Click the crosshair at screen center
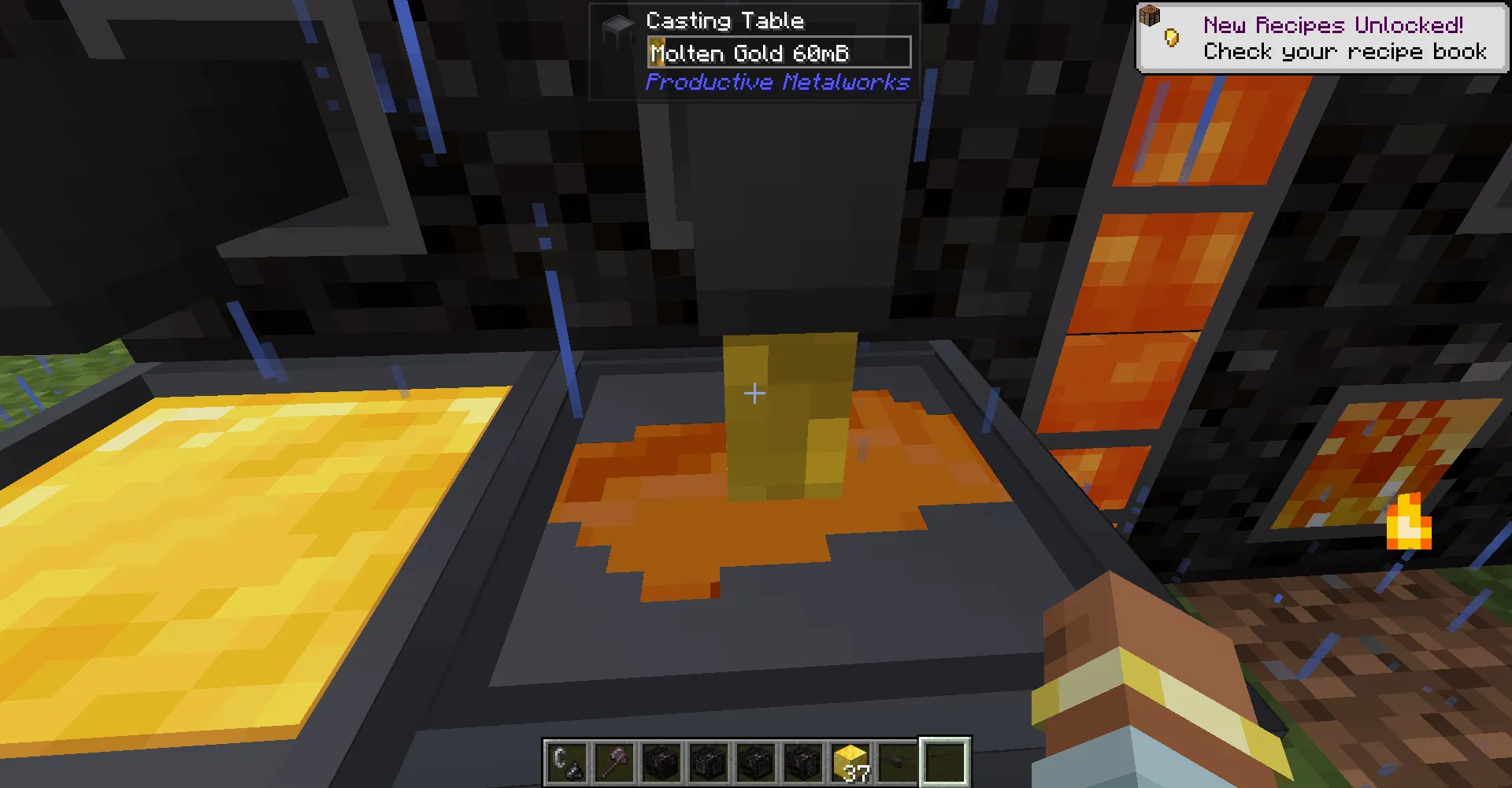 pos(754,393)
